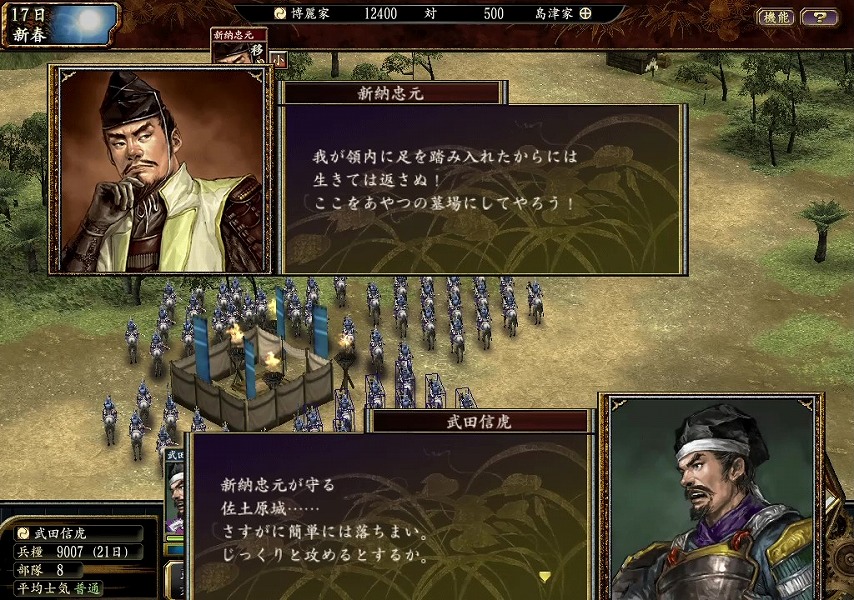
Task: Advance dialogue with the yellow arrow indicator
Action: 545,576
